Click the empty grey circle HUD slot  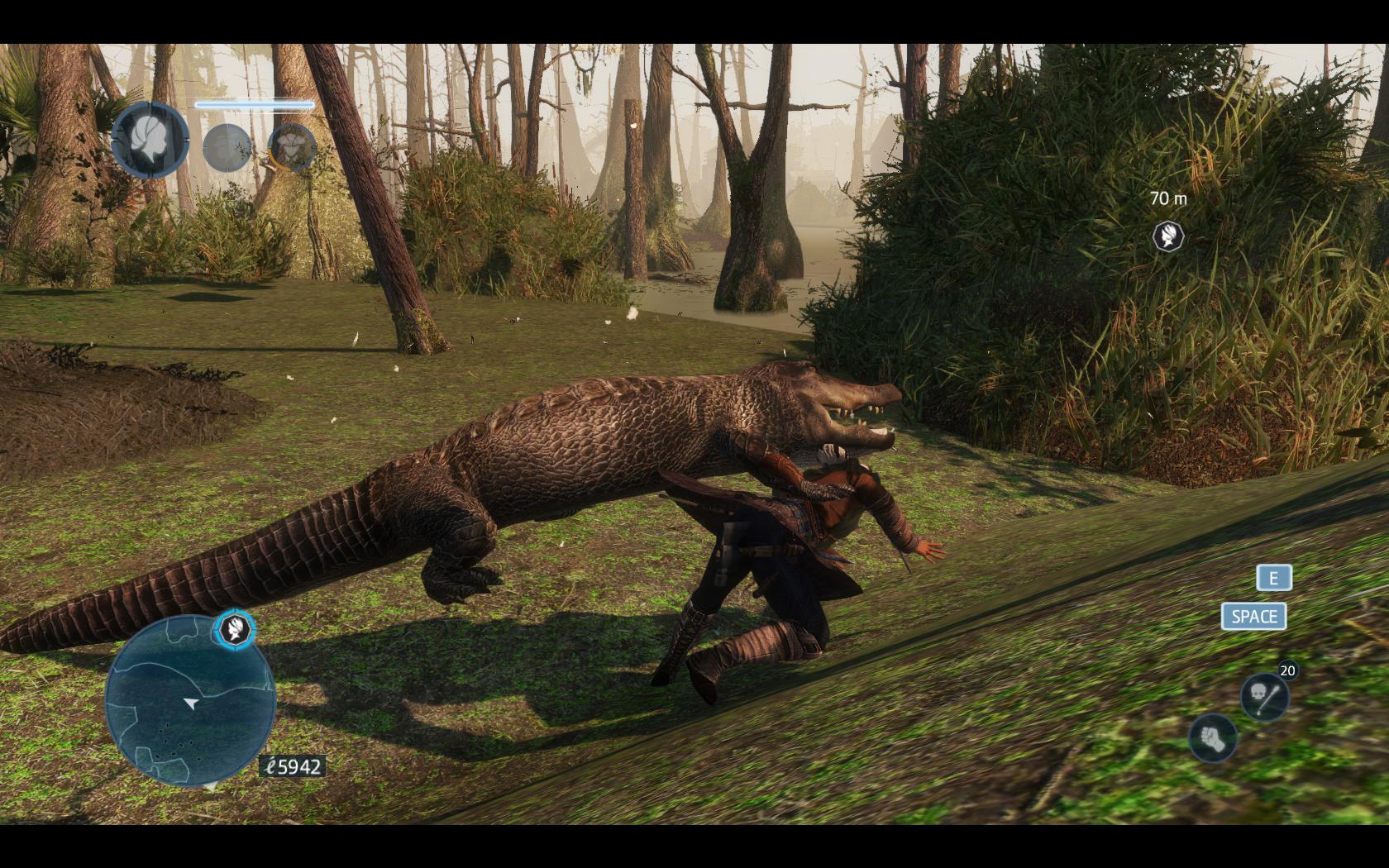click(x=227, y=148)
